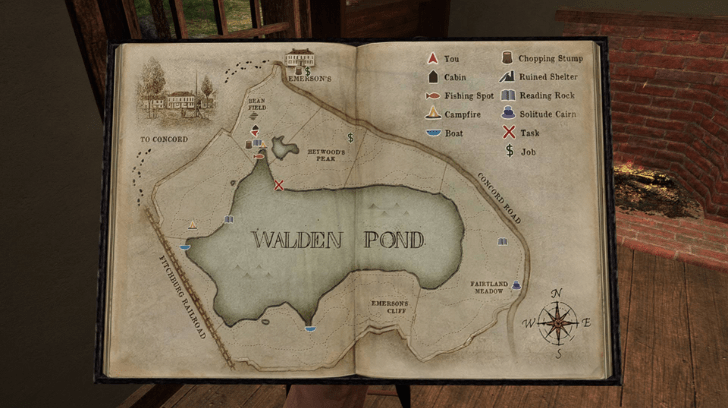Select the Solitude Cairn legend entry
Viewport: 728px width, 408px height.
coord(540,114)
